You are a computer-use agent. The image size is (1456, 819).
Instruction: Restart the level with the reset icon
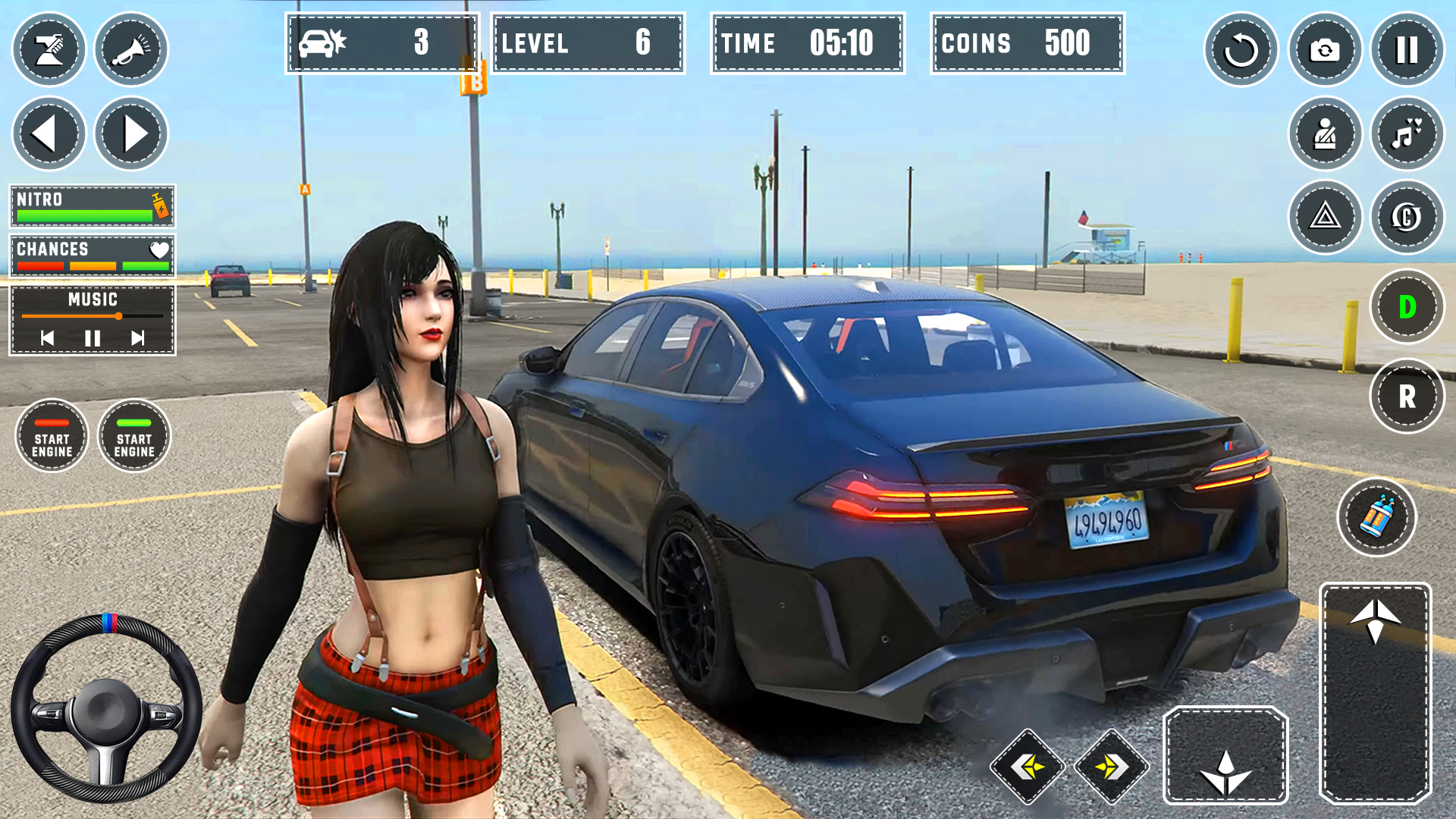coord(1243,49)
